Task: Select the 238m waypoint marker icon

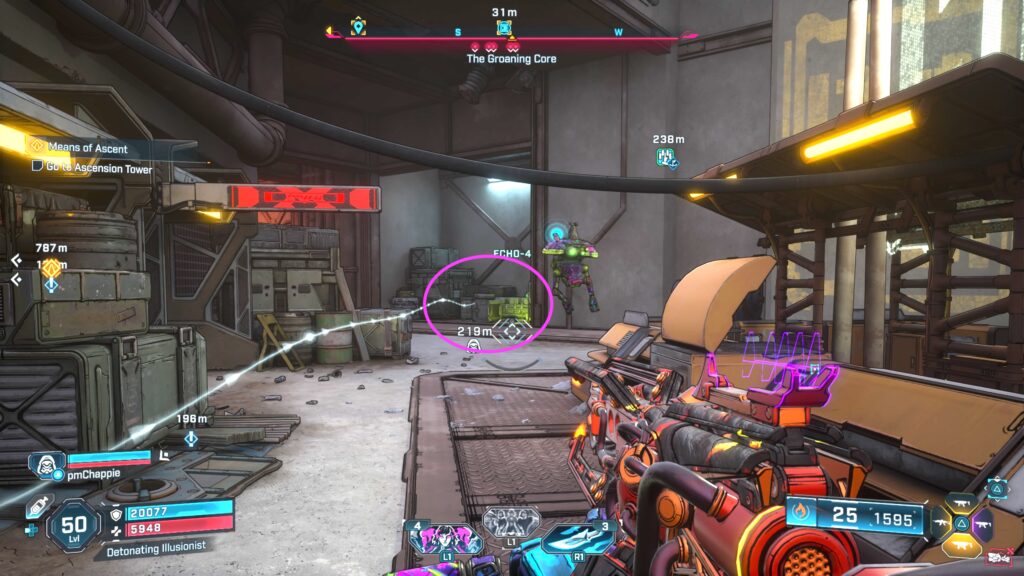Action: (x=666, y=157)
